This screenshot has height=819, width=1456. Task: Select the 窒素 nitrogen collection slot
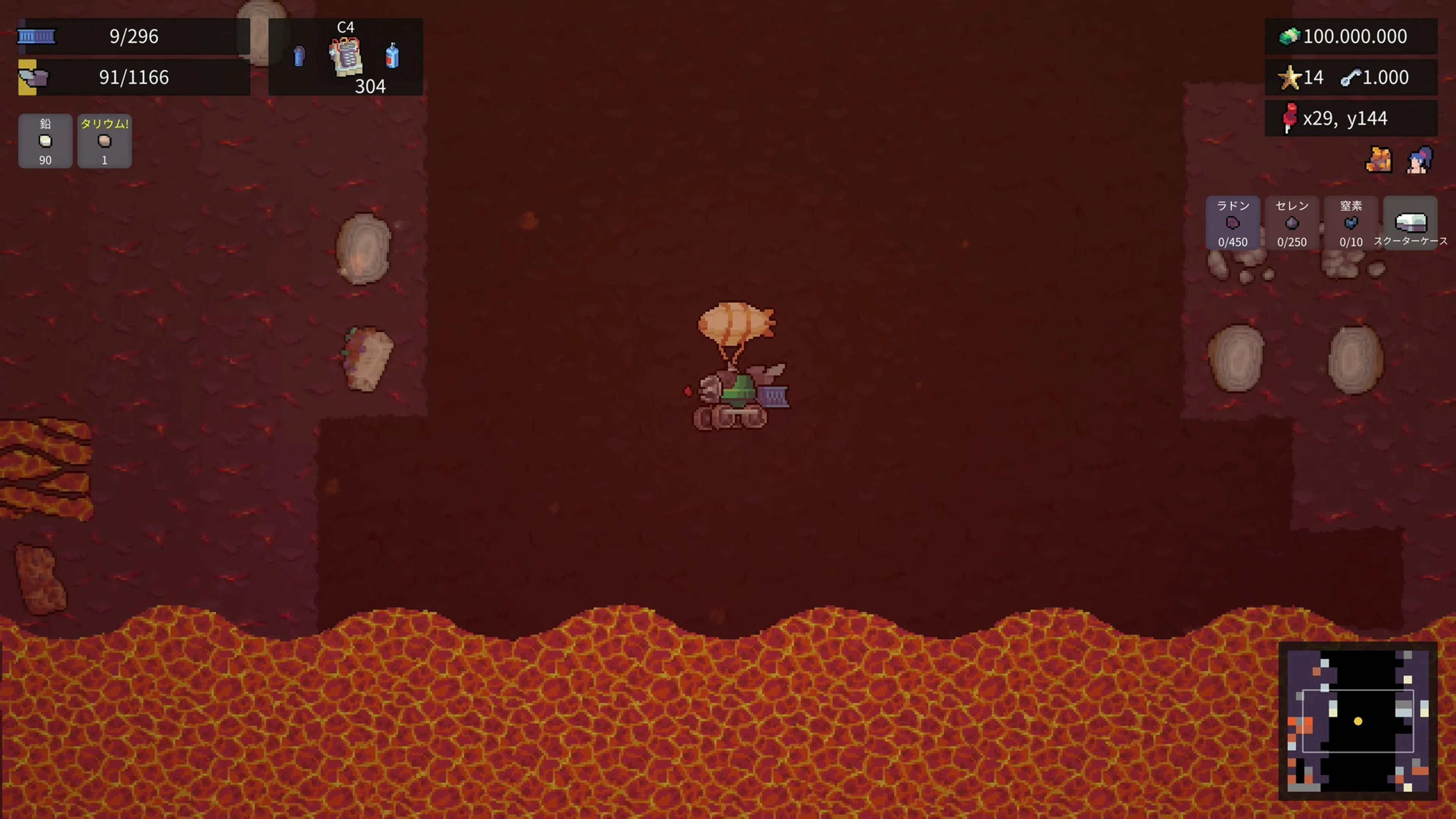[1351, 223]
